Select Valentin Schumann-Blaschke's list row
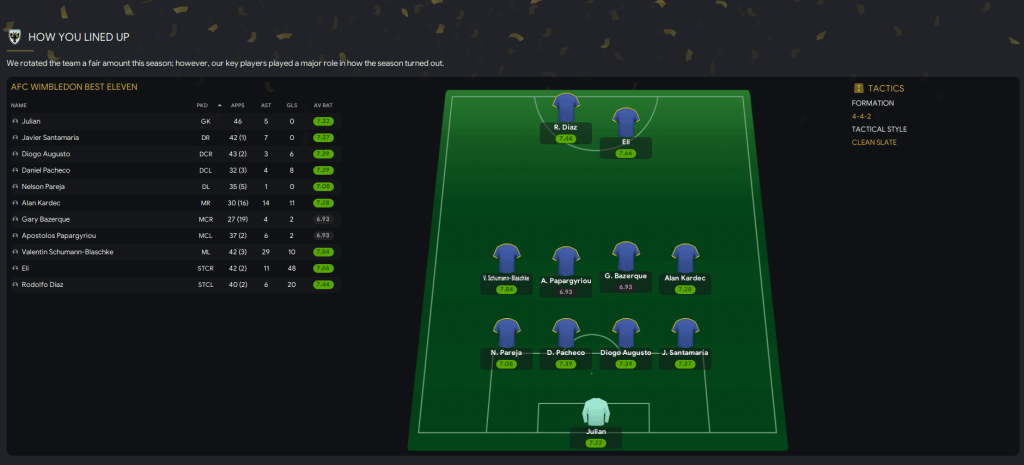 coord(66,252)
